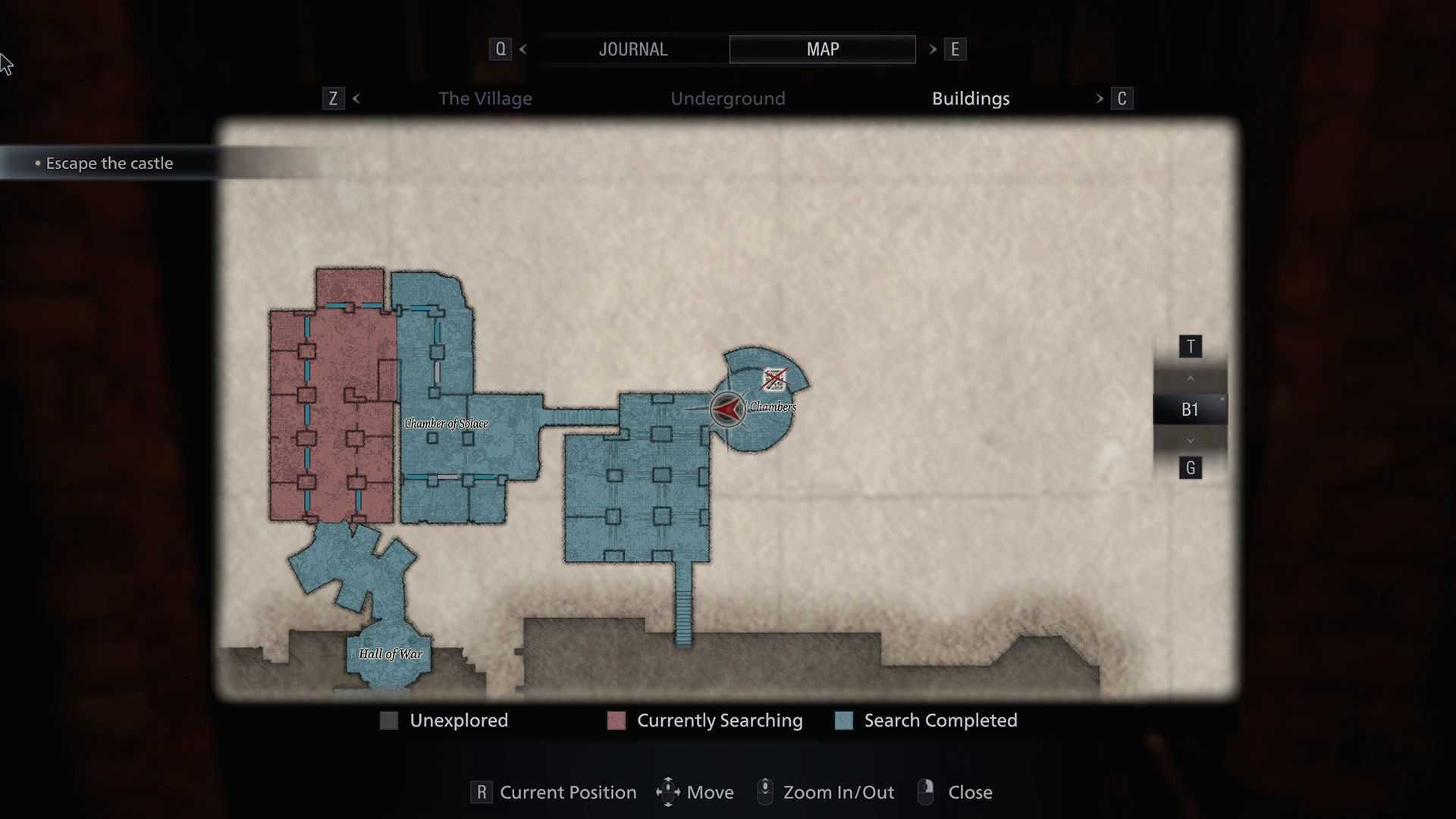
Task: Go up one floor with the up arrow
Action: click(x=1190, y=378)
